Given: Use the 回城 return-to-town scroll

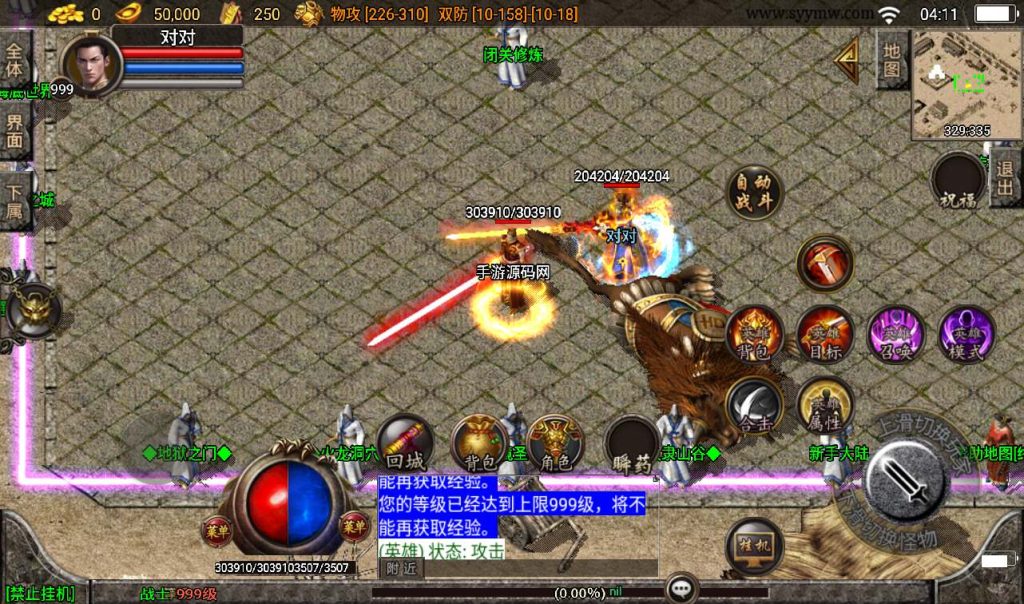Looking at the screenshot, I should click(405, 442).
